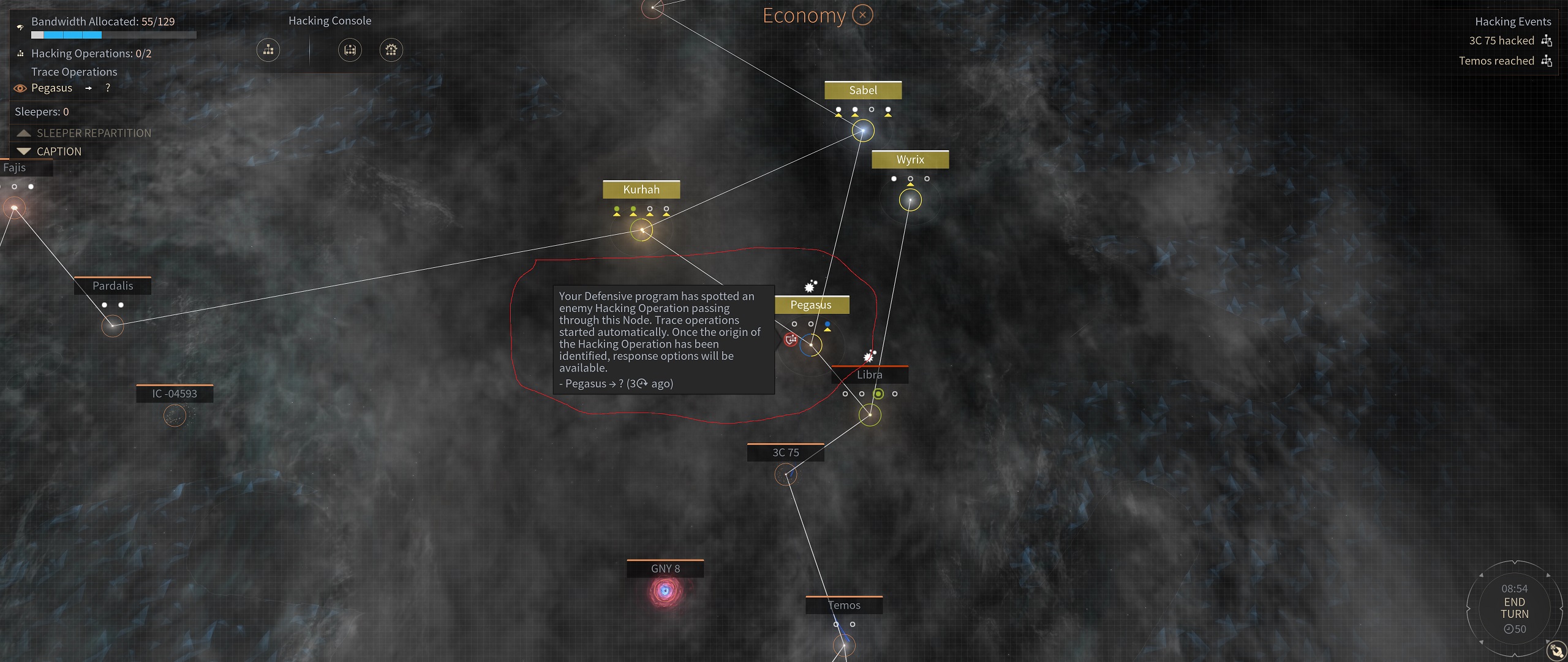Open the 'Temos reached' hacking event
The image size is (1568, 662).
1496,61
